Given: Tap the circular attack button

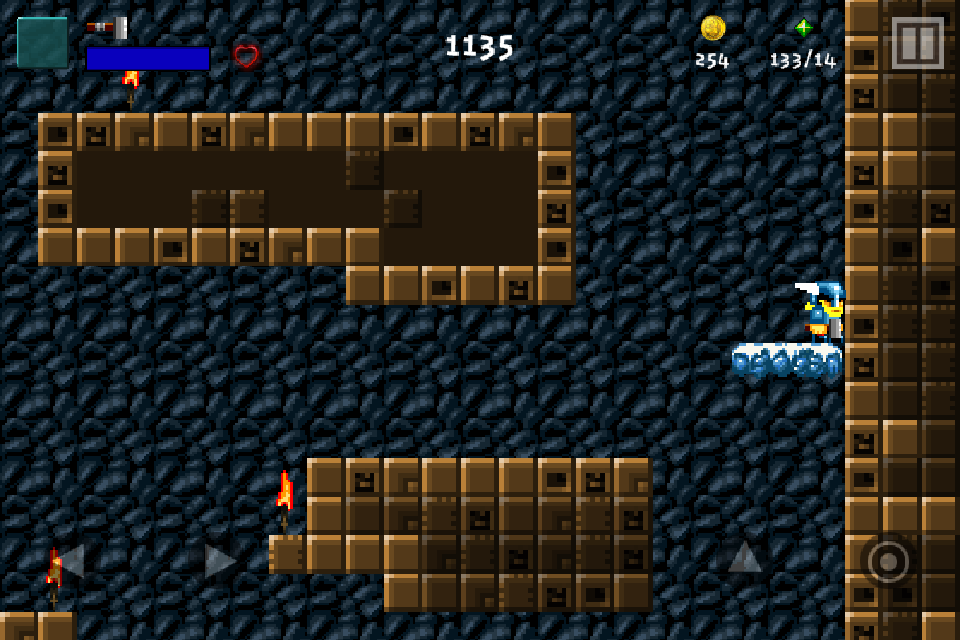Looking at the screenshot, I should 888,561.
